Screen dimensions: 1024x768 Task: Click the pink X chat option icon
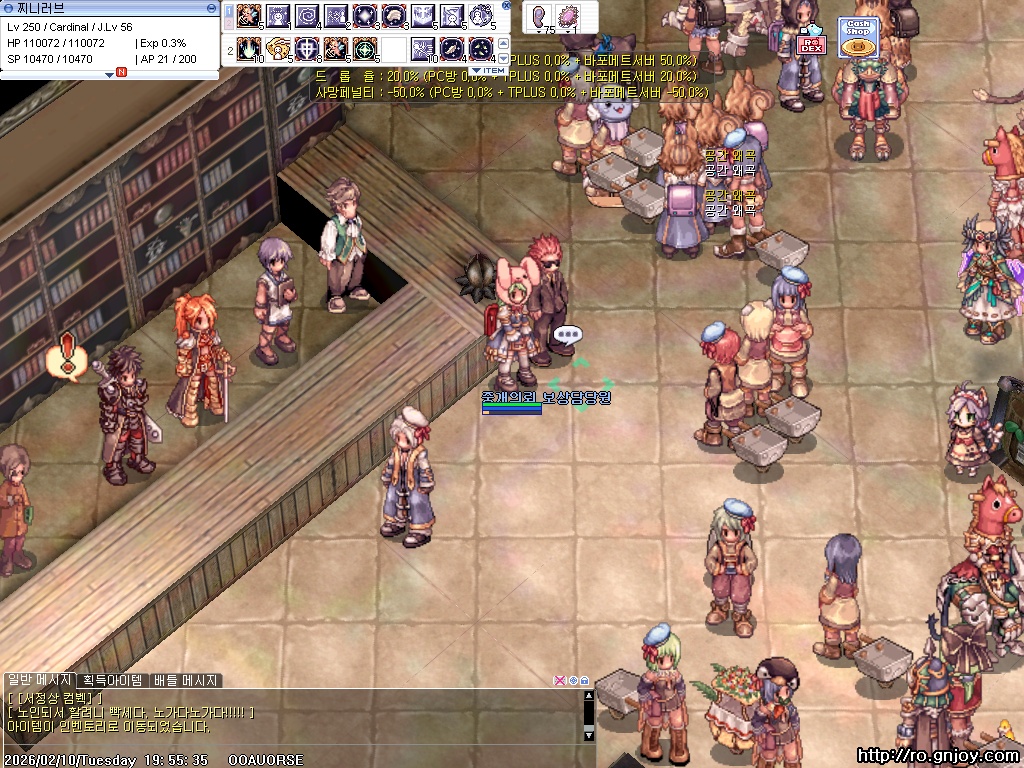(560, 680)
